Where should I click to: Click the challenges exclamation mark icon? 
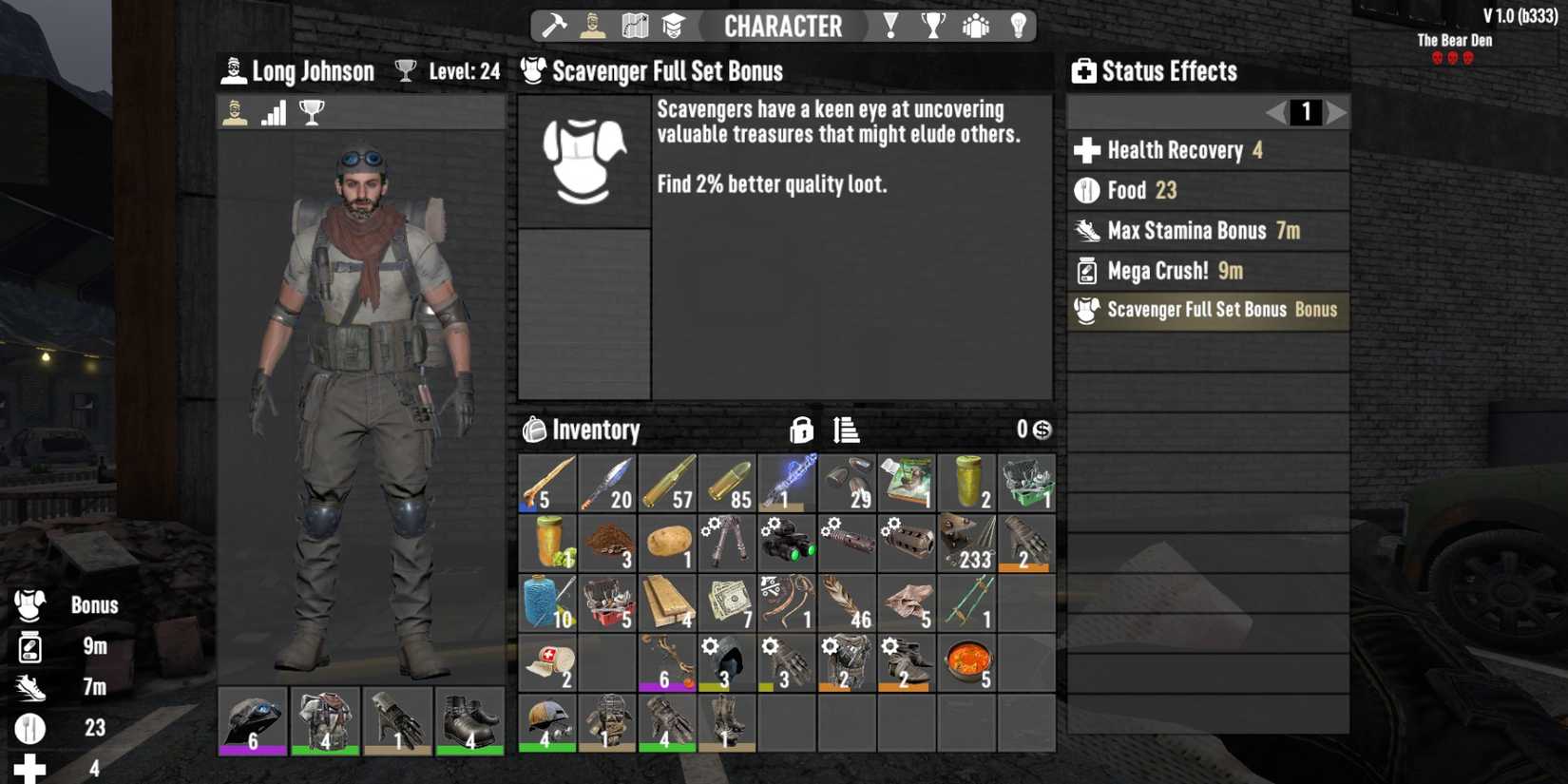click(890, 26)
